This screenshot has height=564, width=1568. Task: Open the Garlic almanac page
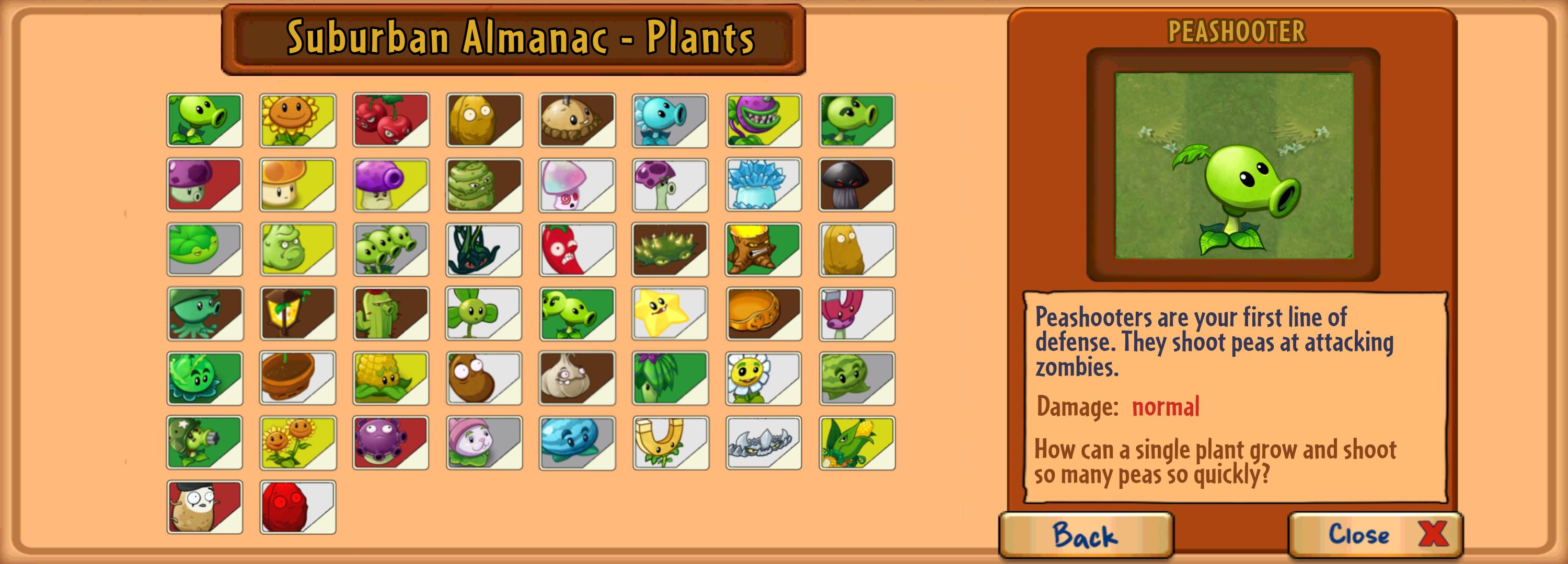[576, 378]
